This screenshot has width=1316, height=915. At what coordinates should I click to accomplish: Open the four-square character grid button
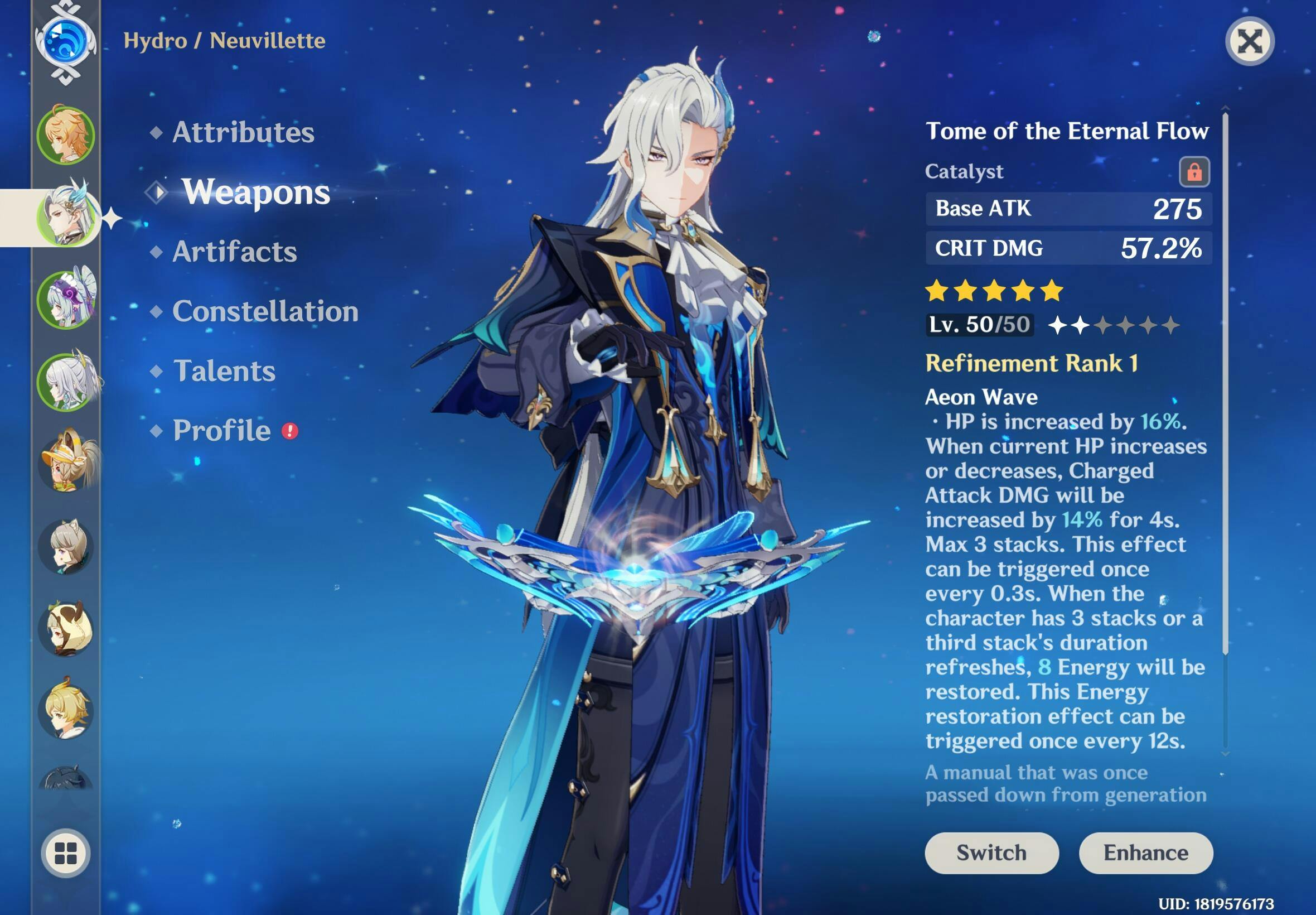click(x=65, y=853)
